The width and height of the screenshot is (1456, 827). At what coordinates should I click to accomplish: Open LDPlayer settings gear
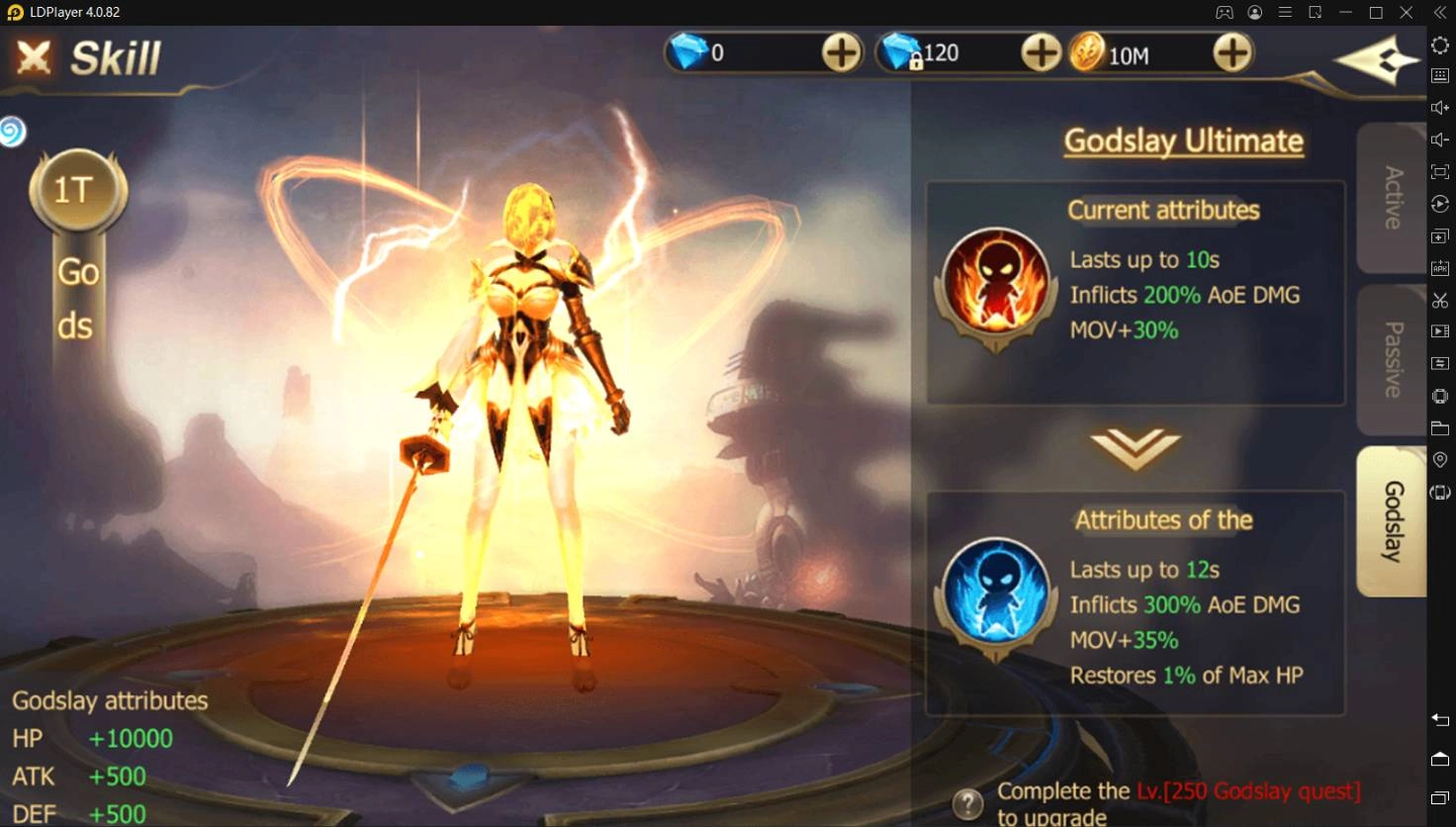click(1440, 46)
